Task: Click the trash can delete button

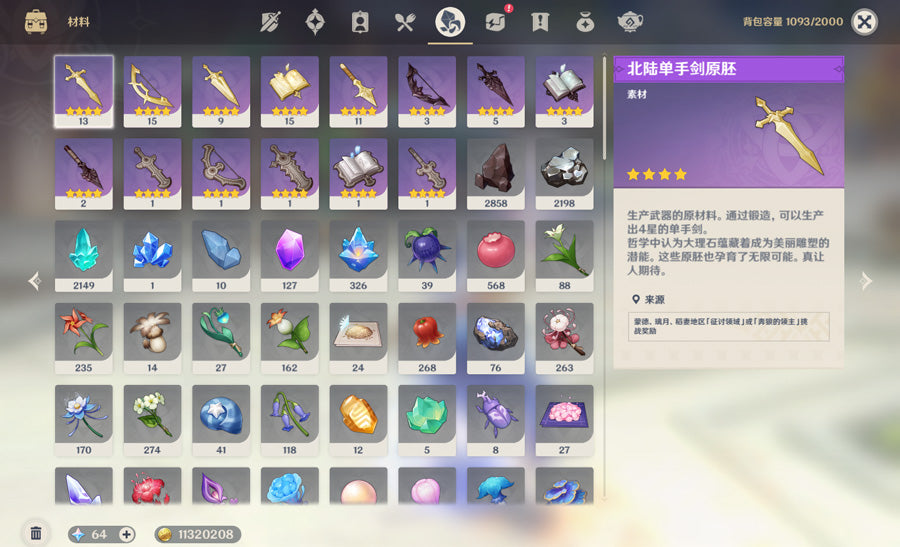Action: click(x=36, y=534)
